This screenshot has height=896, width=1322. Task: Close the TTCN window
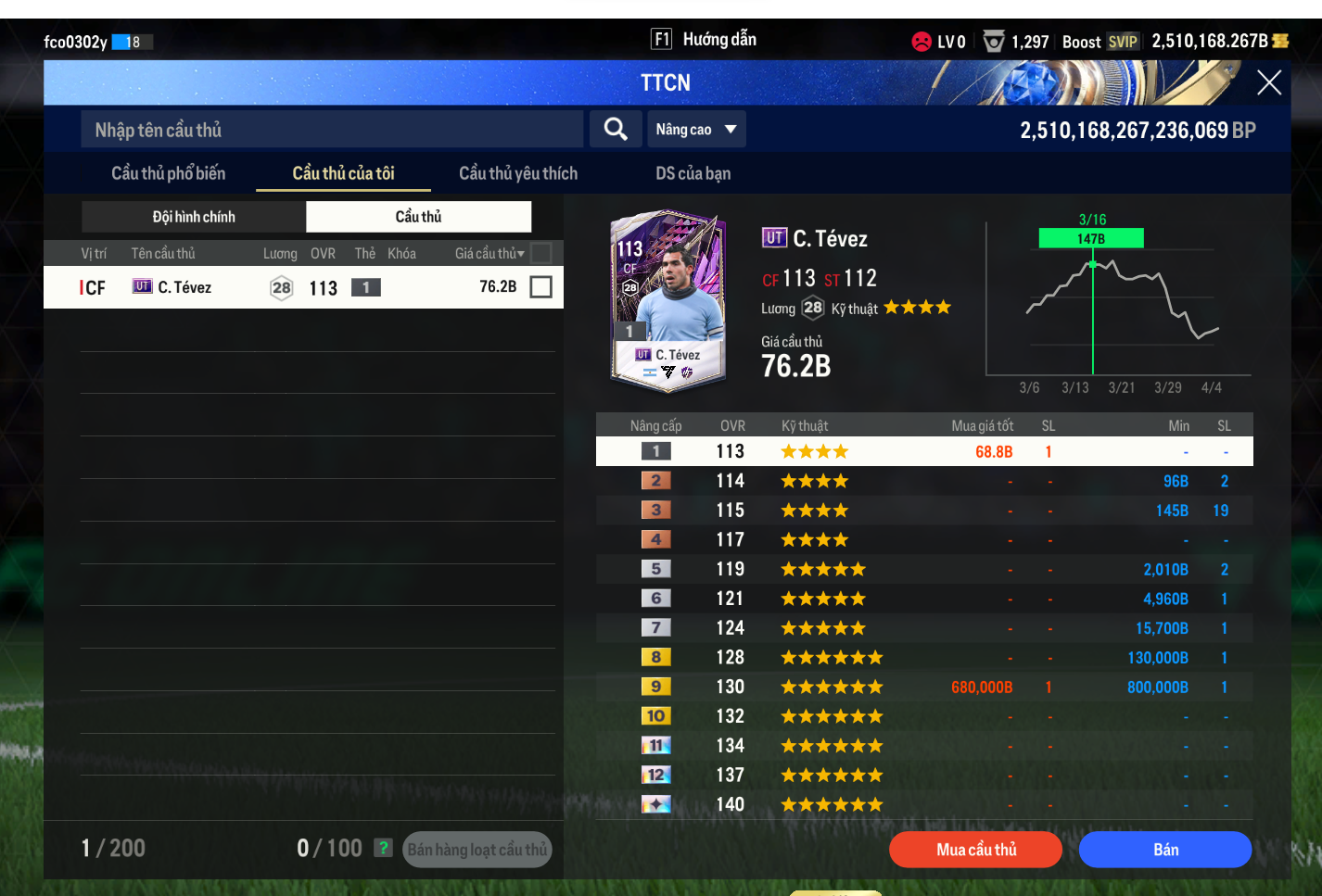point(1268,83)
